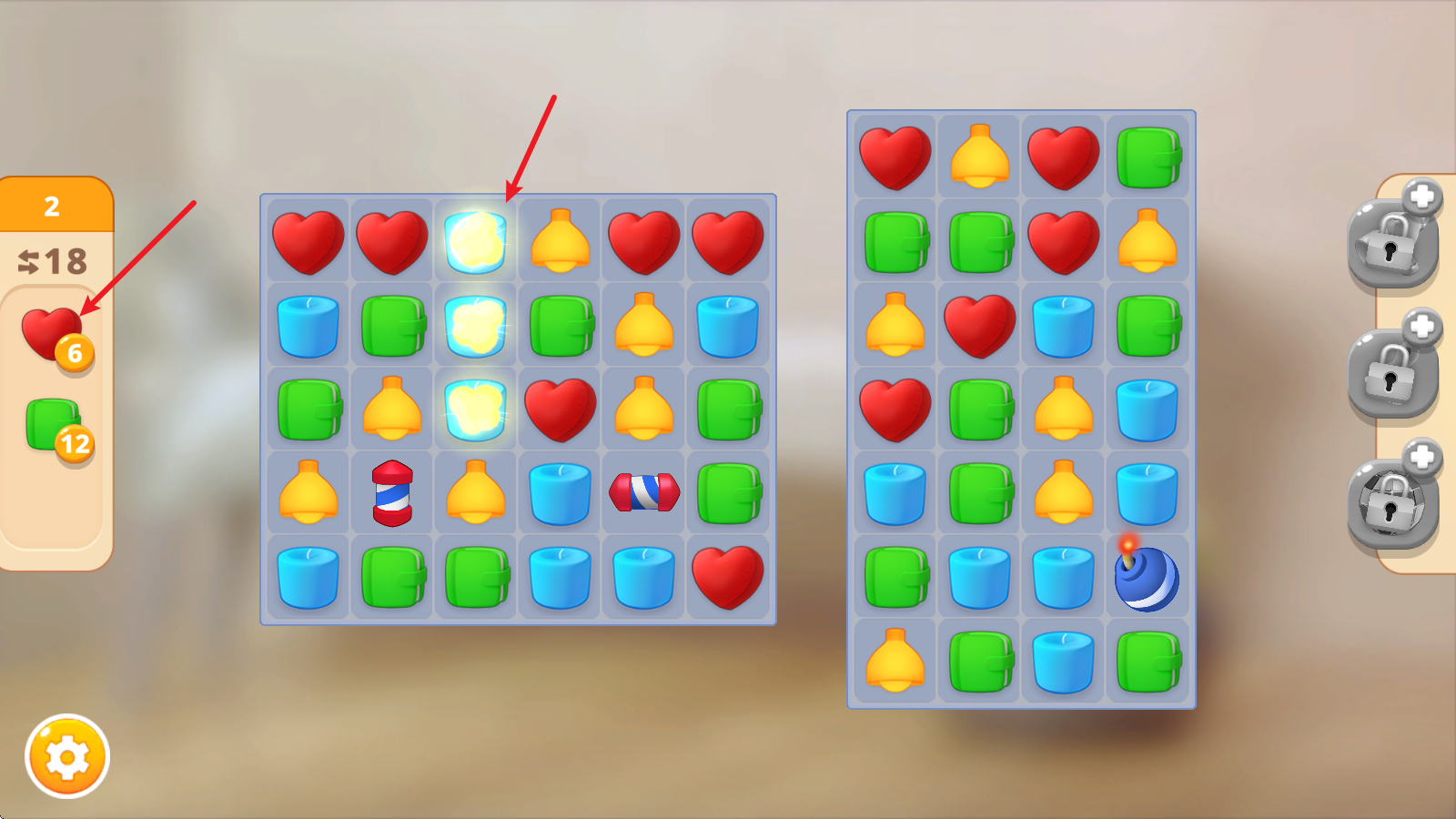The image size is (1456, 819).
Task: Select the locked disco ball booster
Action: [1392, 504]
